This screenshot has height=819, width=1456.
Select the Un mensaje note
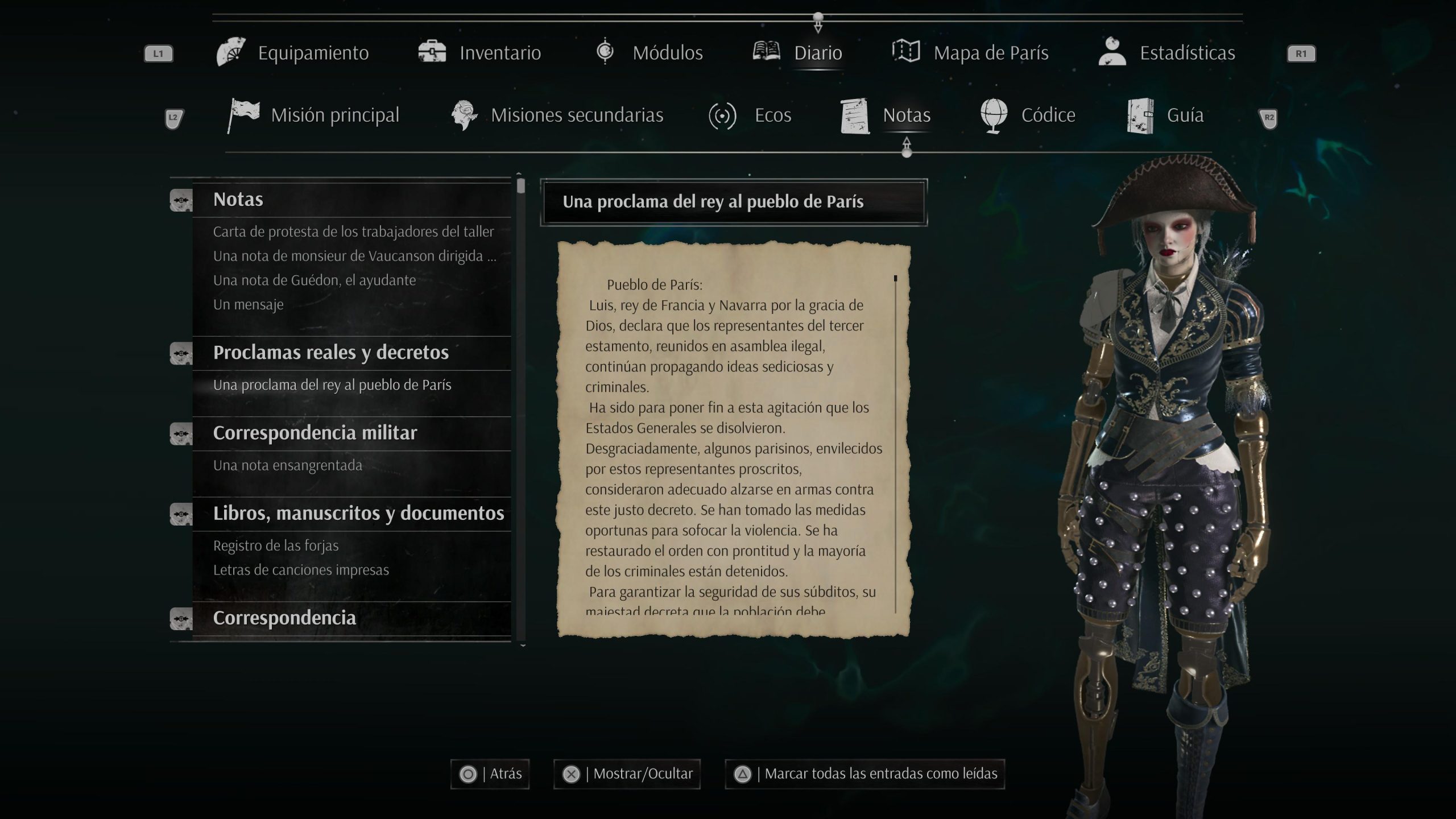248,304
